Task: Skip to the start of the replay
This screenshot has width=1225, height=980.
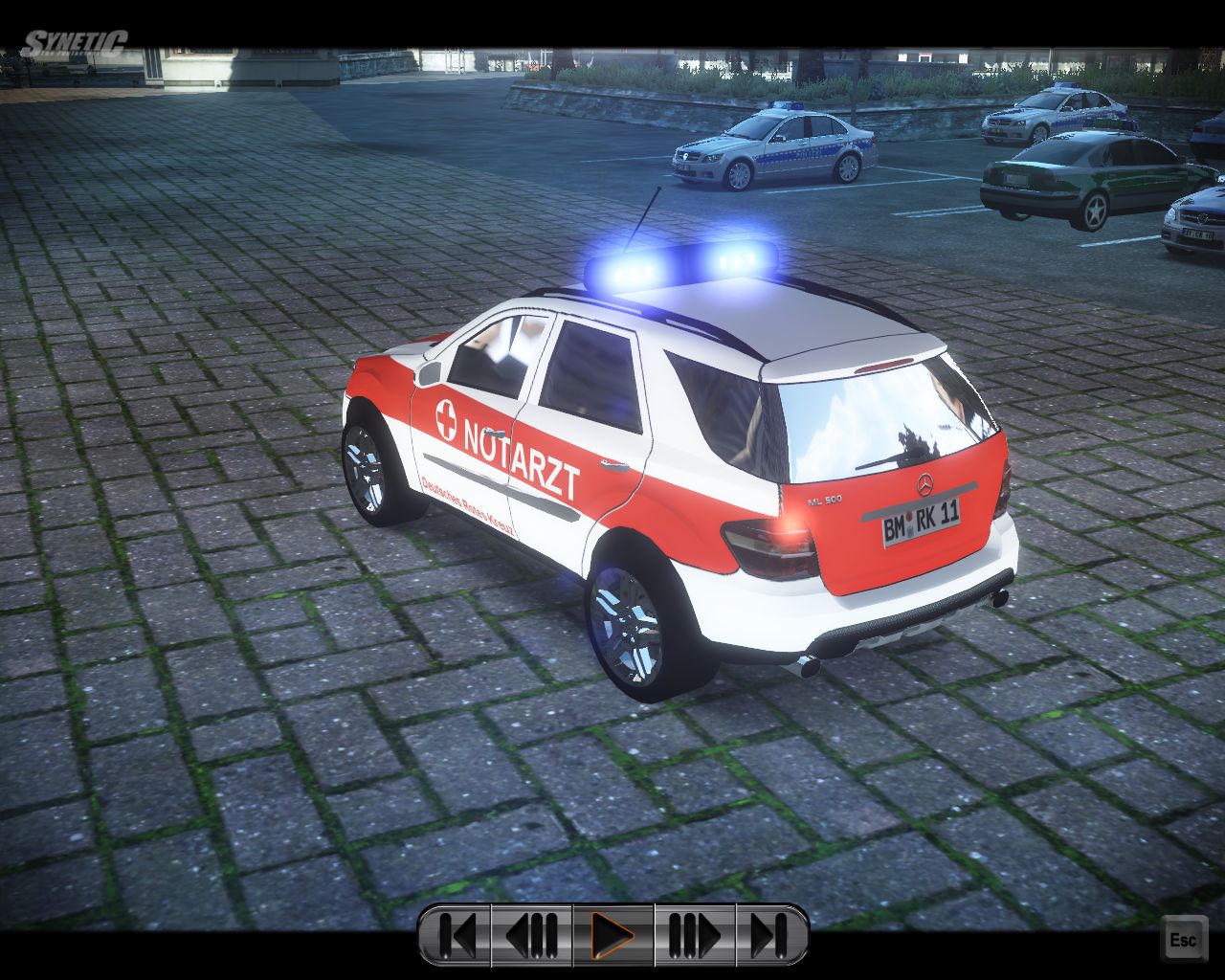Action: click(457, 935)
